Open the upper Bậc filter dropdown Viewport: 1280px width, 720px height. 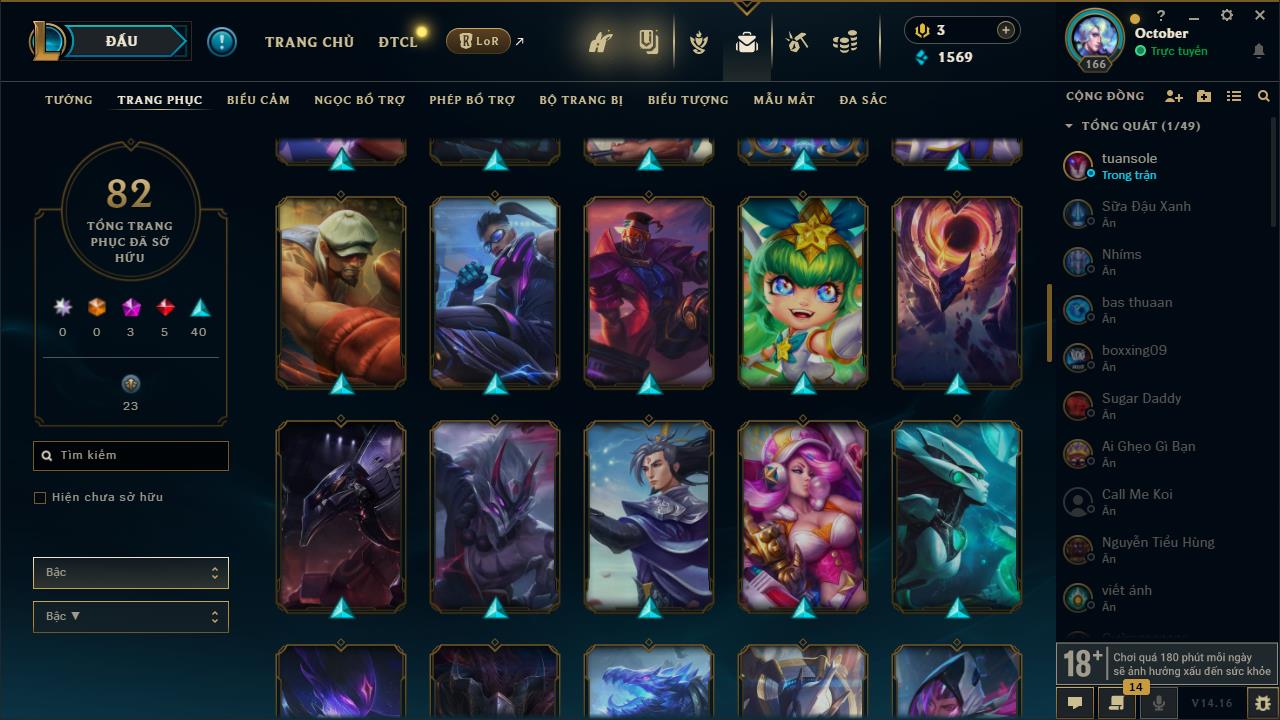click(x=131, y=573)
